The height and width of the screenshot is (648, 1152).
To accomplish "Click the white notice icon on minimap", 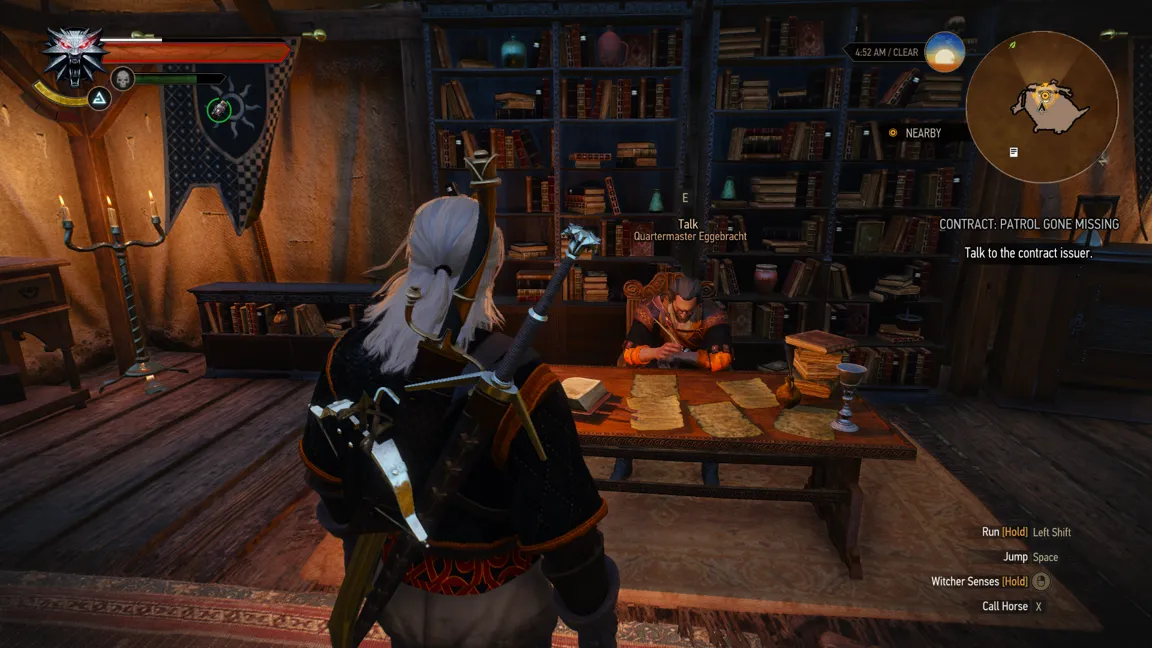I will point(1014,152).
